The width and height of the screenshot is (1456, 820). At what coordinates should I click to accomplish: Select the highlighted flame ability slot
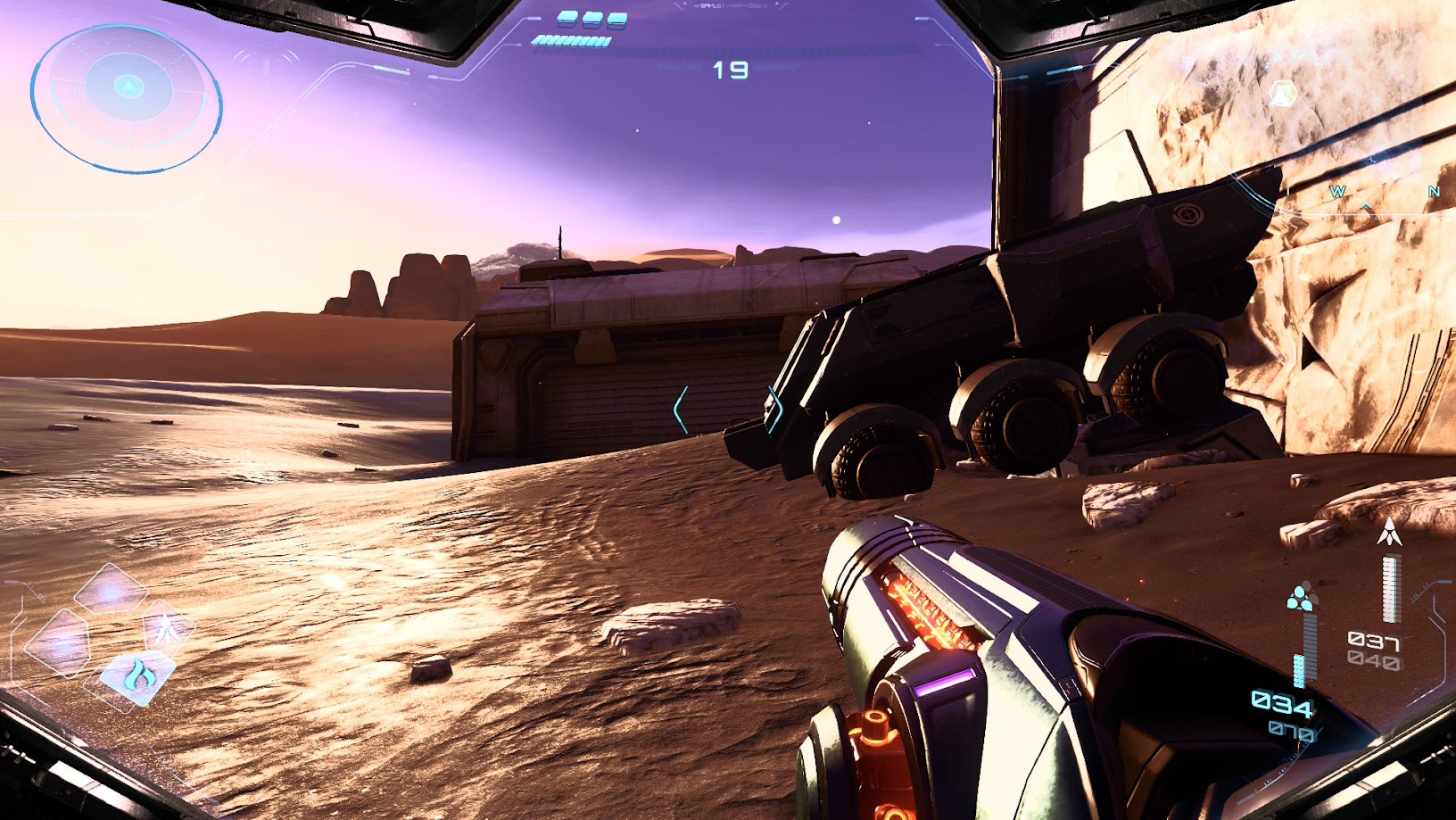click(x=136, y=675)
